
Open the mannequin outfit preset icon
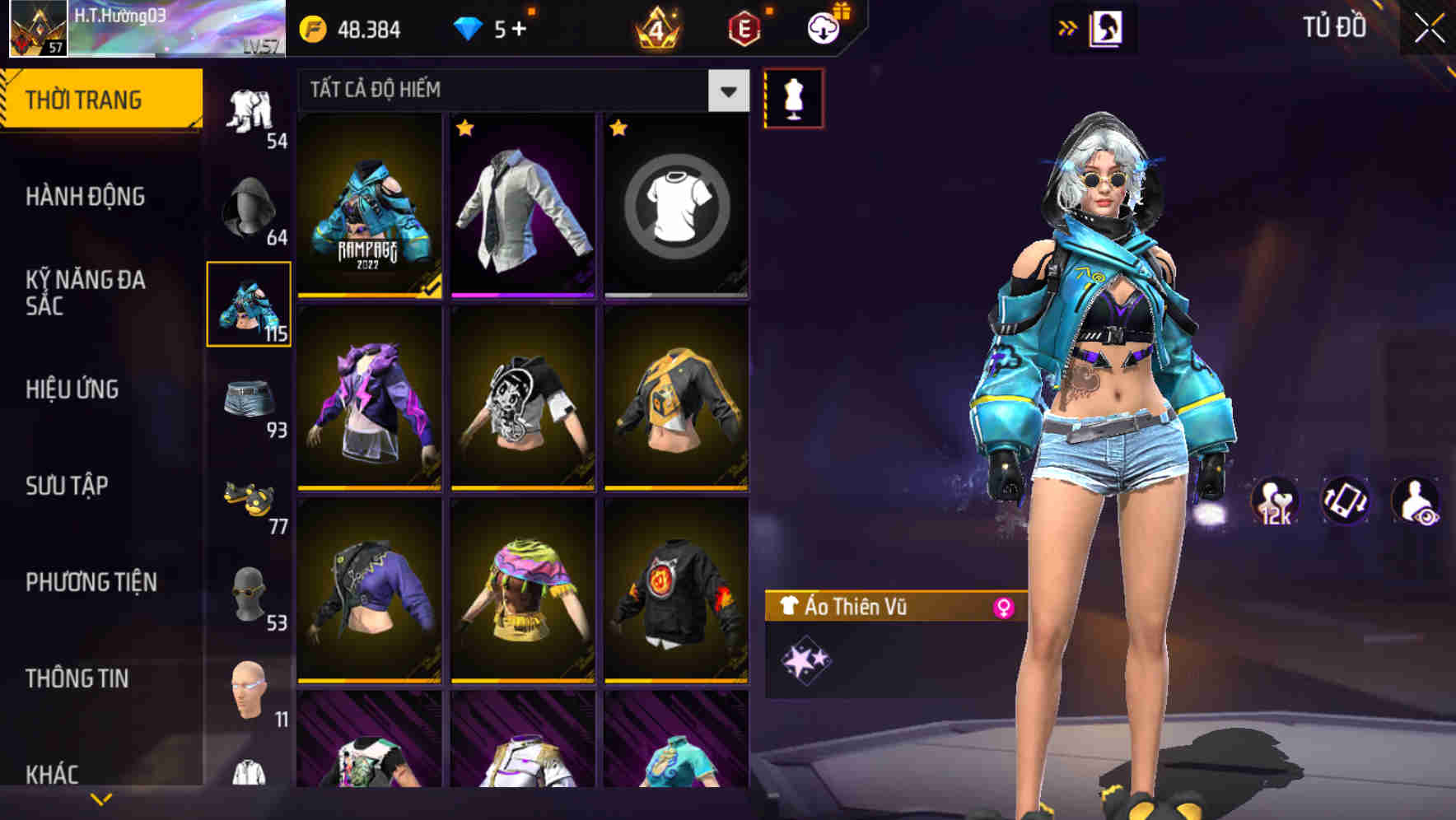[x=795, y=98]
